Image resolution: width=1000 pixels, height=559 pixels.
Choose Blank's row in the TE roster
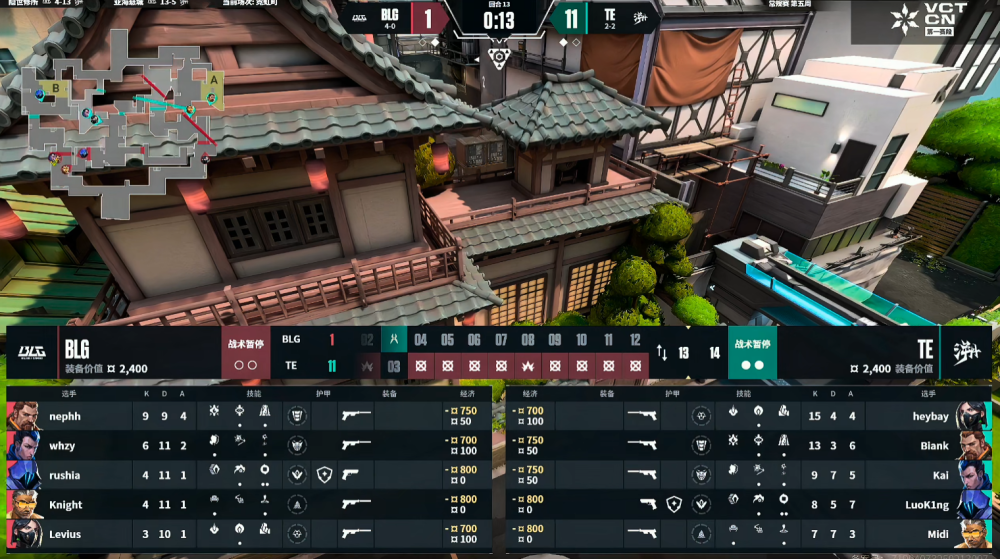click(x=750, y=445)
